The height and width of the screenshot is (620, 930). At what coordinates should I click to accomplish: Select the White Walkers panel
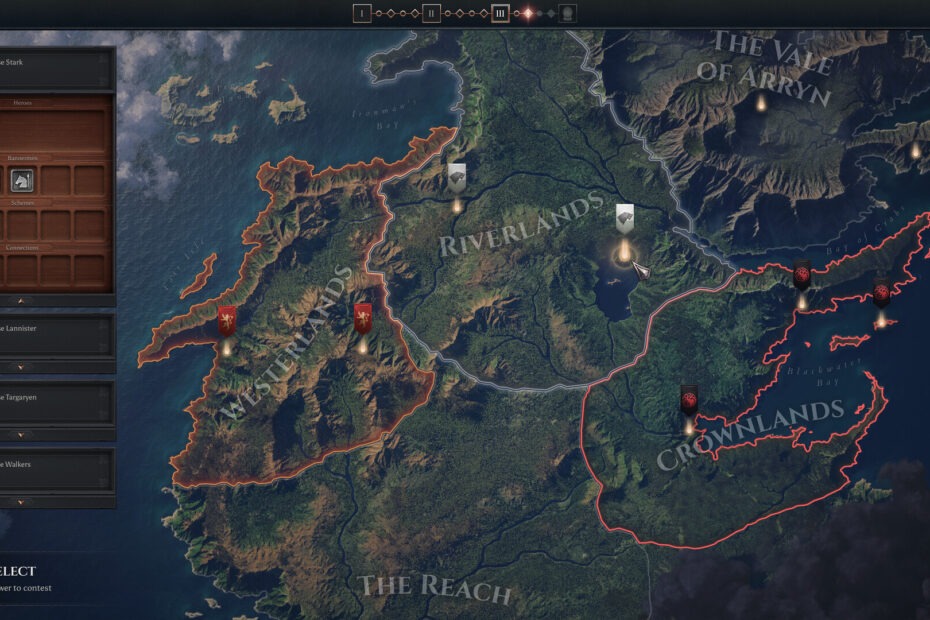[x=55, y=468]
